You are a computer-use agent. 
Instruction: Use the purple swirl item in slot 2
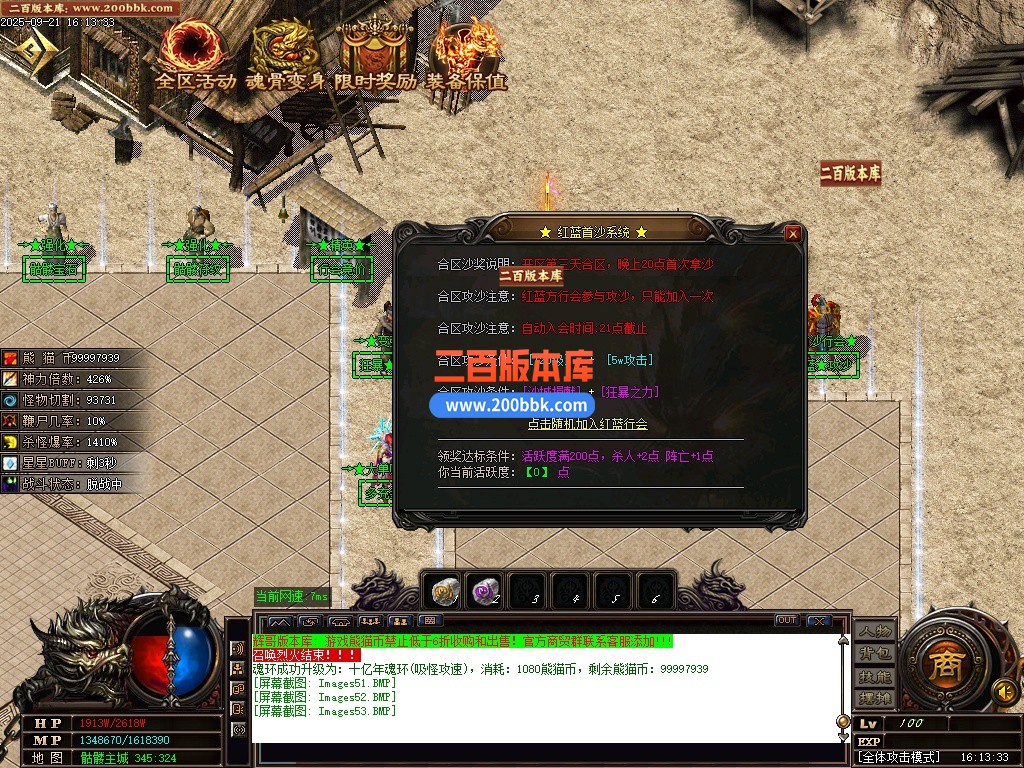pyautogui.click(x=487, y=592)
